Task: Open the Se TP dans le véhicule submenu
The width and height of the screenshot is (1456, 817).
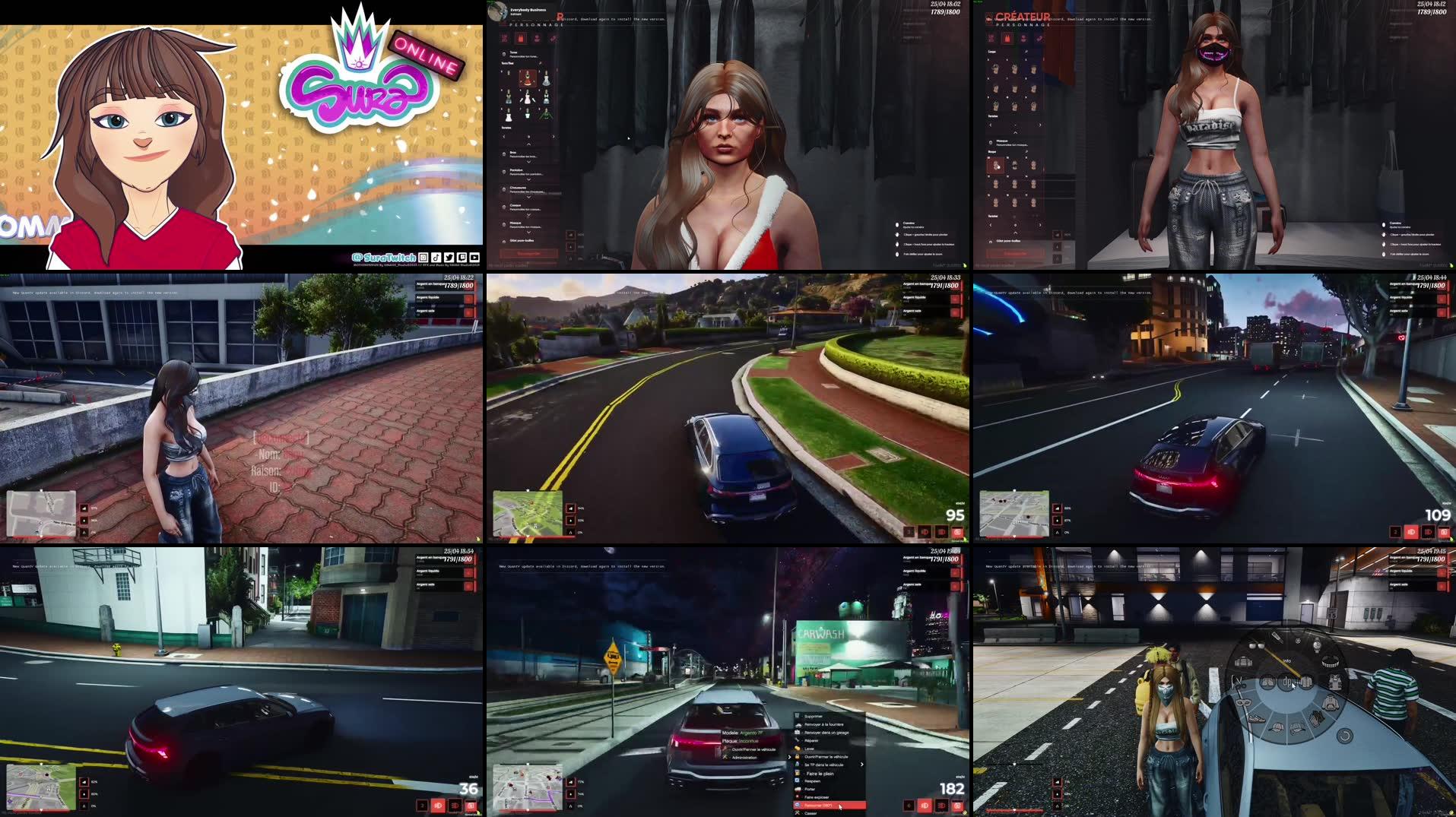Action: point(823,765)
